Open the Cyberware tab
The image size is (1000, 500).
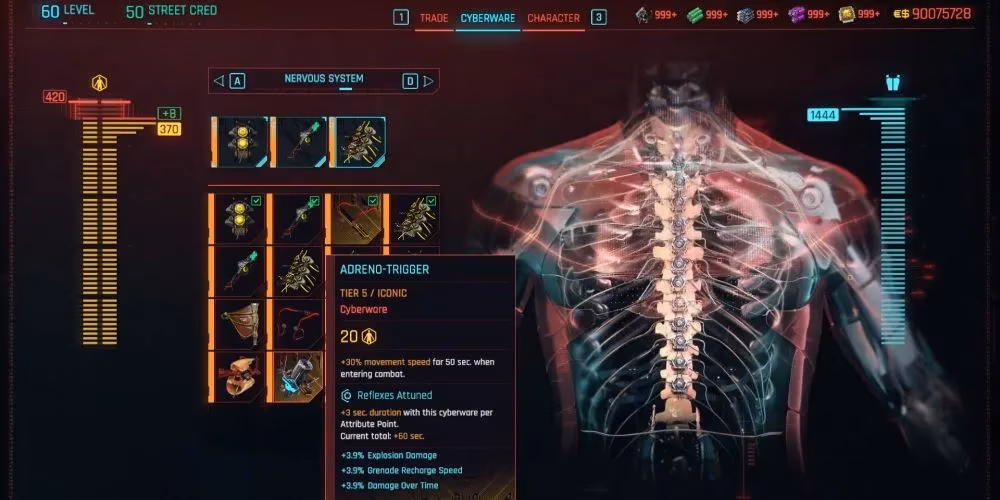(x=487, y=18)
